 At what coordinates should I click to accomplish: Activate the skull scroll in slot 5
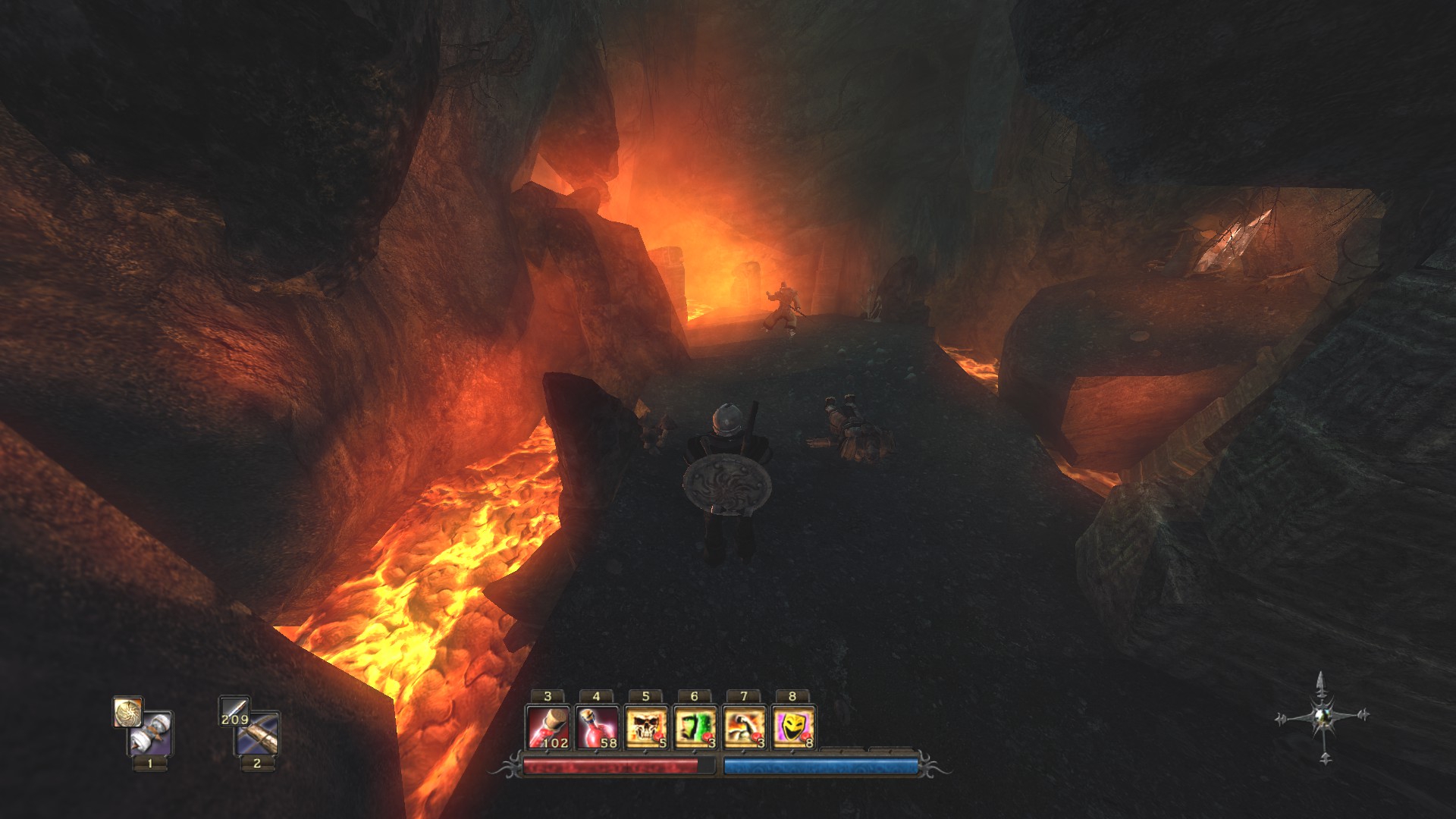click(646, 728)
